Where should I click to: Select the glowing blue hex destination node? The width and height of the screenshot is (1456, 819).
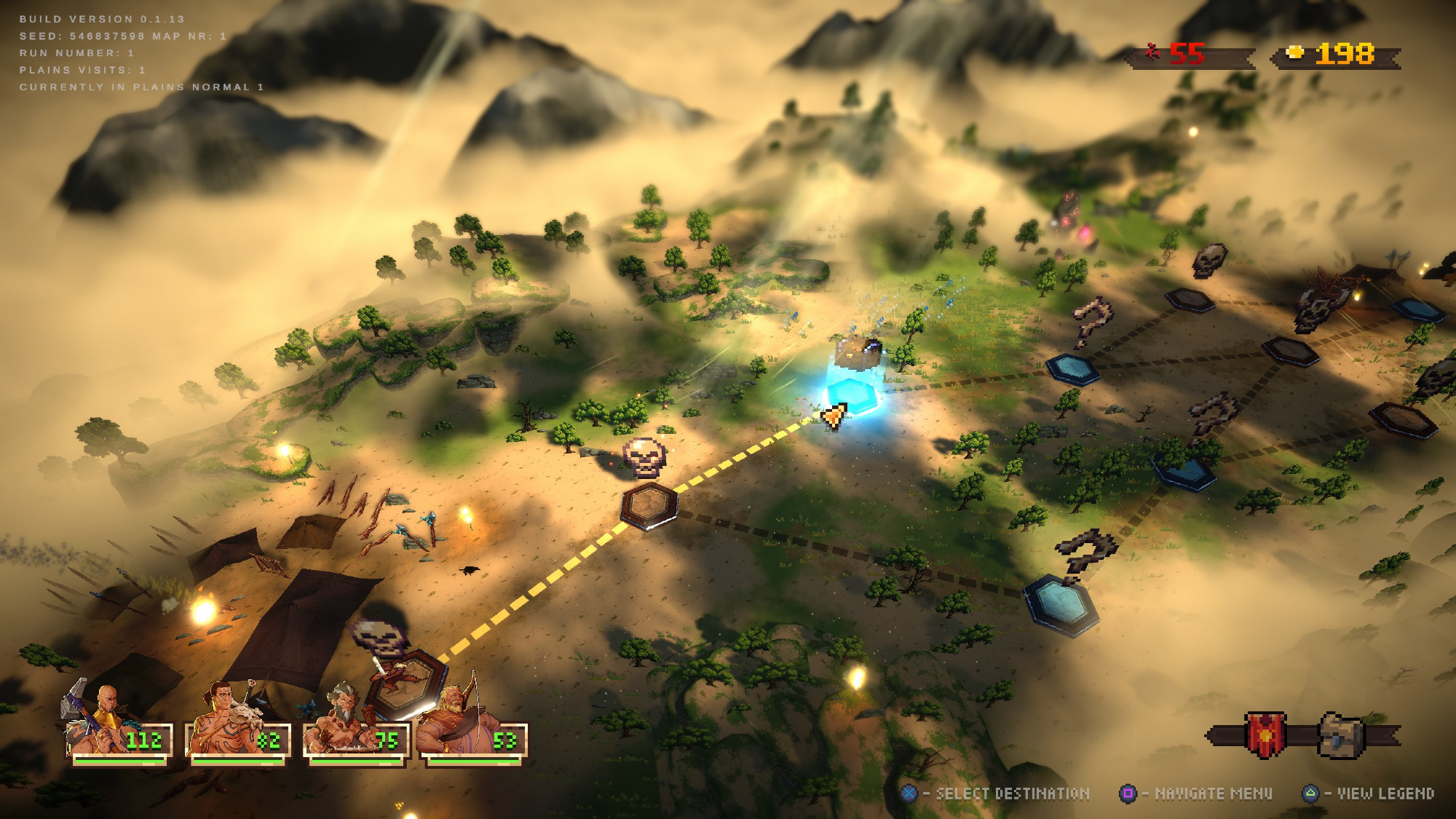(x=852, y=395)
